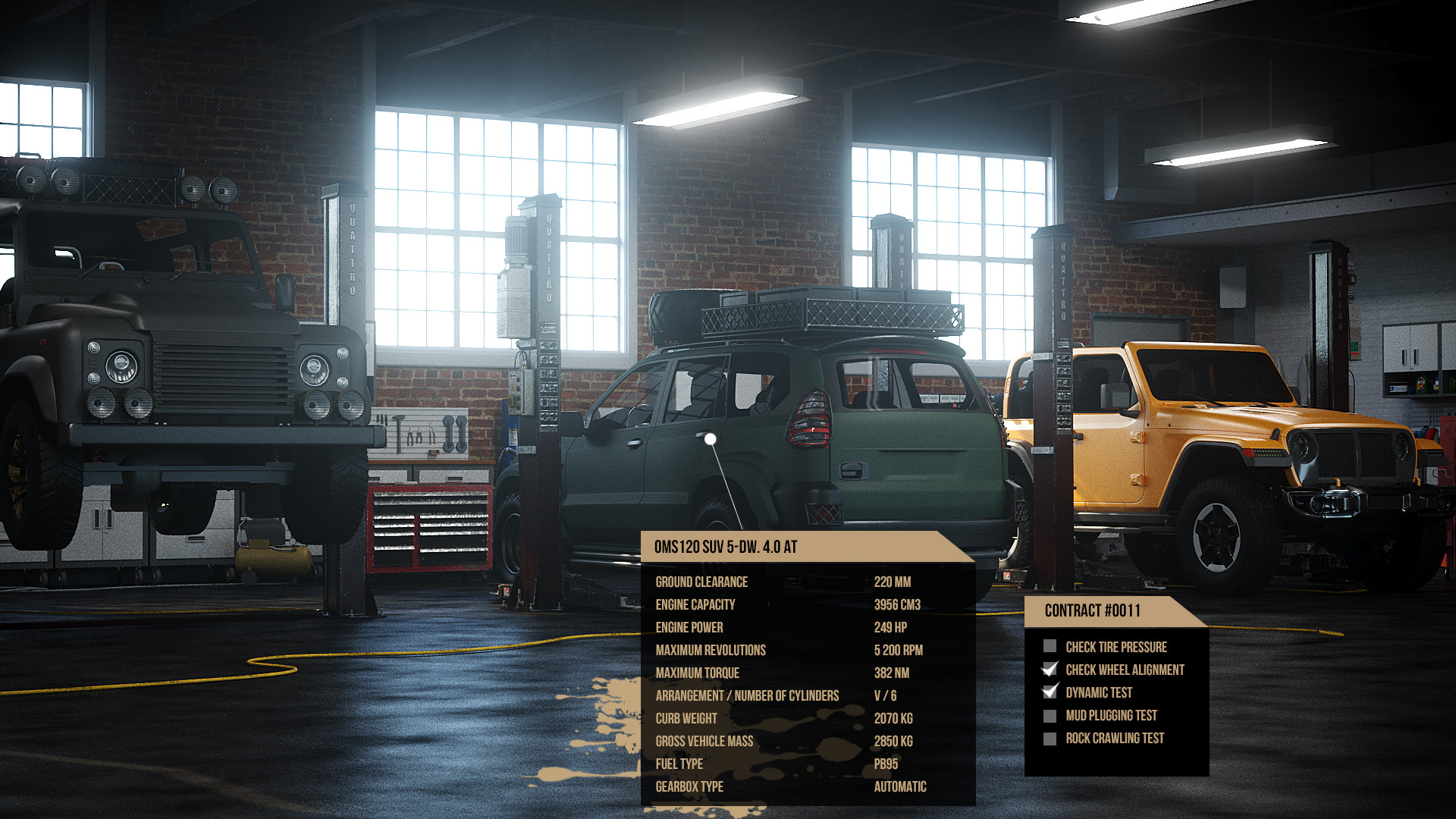Click the Fuel Type PB95 value
Viewport: 1456px width, 819px height.
[x=884, y=764]
